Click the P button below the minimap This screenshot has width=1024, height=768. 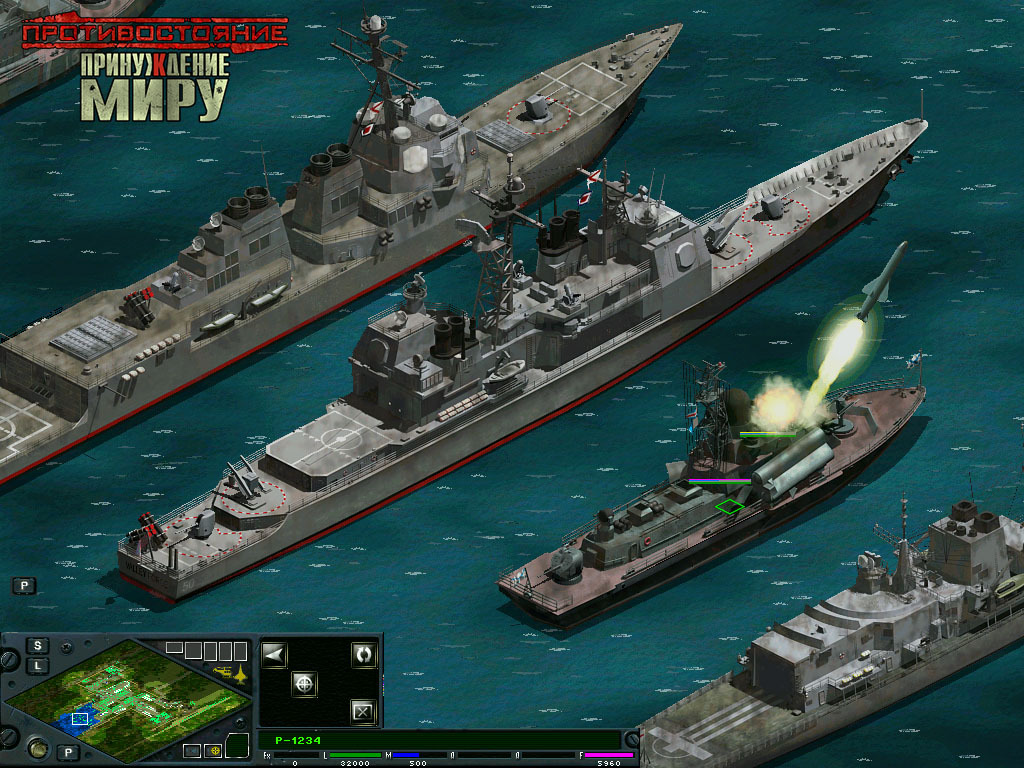click(67, 752)
